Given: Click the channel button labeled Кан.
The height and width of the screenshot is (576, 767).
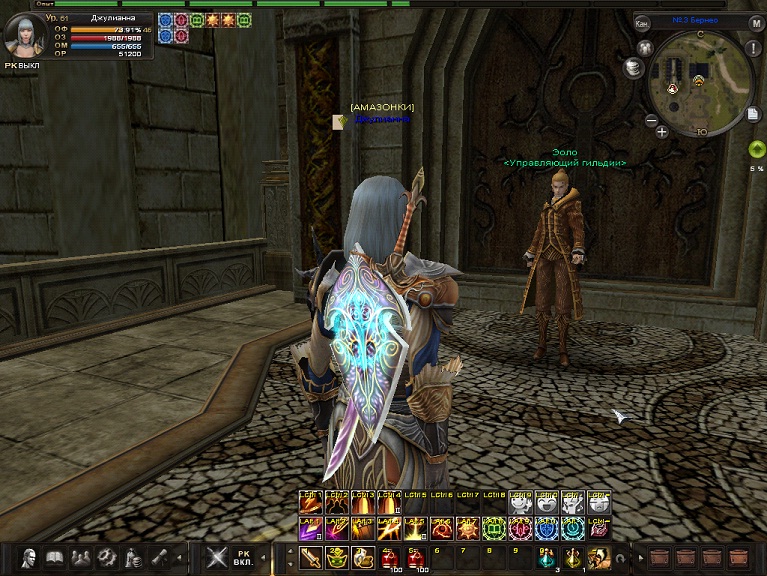Looking at the screenshot, I should (x=643, y=22).
